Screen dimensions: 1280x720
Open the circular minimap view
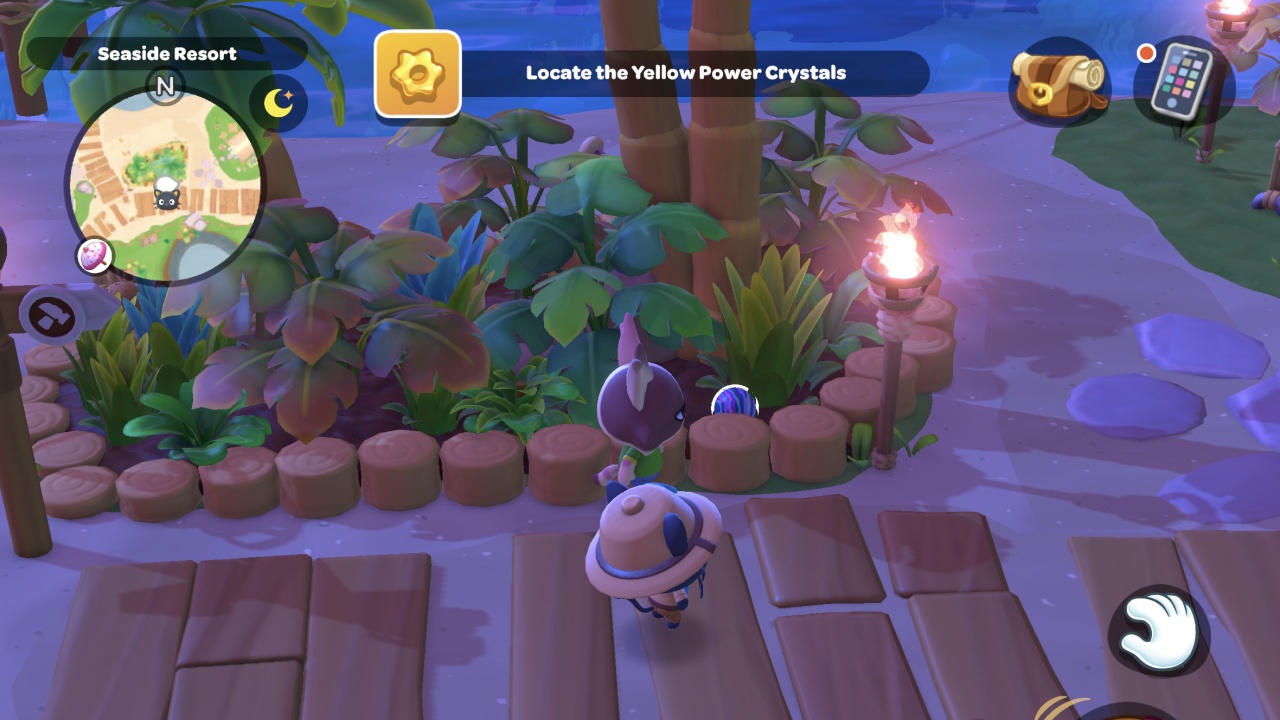(x=168, y=185)
